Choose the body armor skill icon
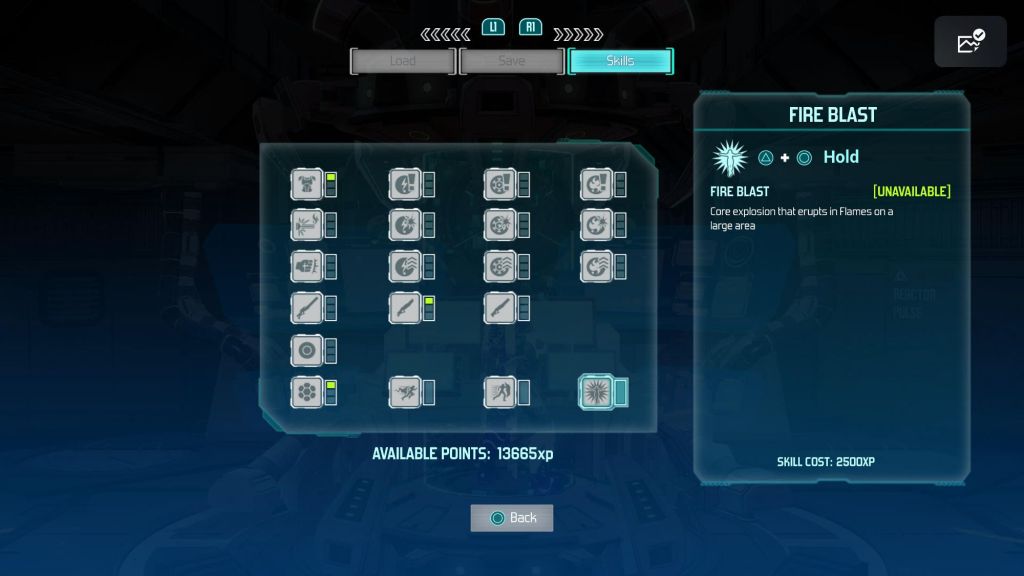Viewport: 1024px width, 576px height. pos(307,184)
